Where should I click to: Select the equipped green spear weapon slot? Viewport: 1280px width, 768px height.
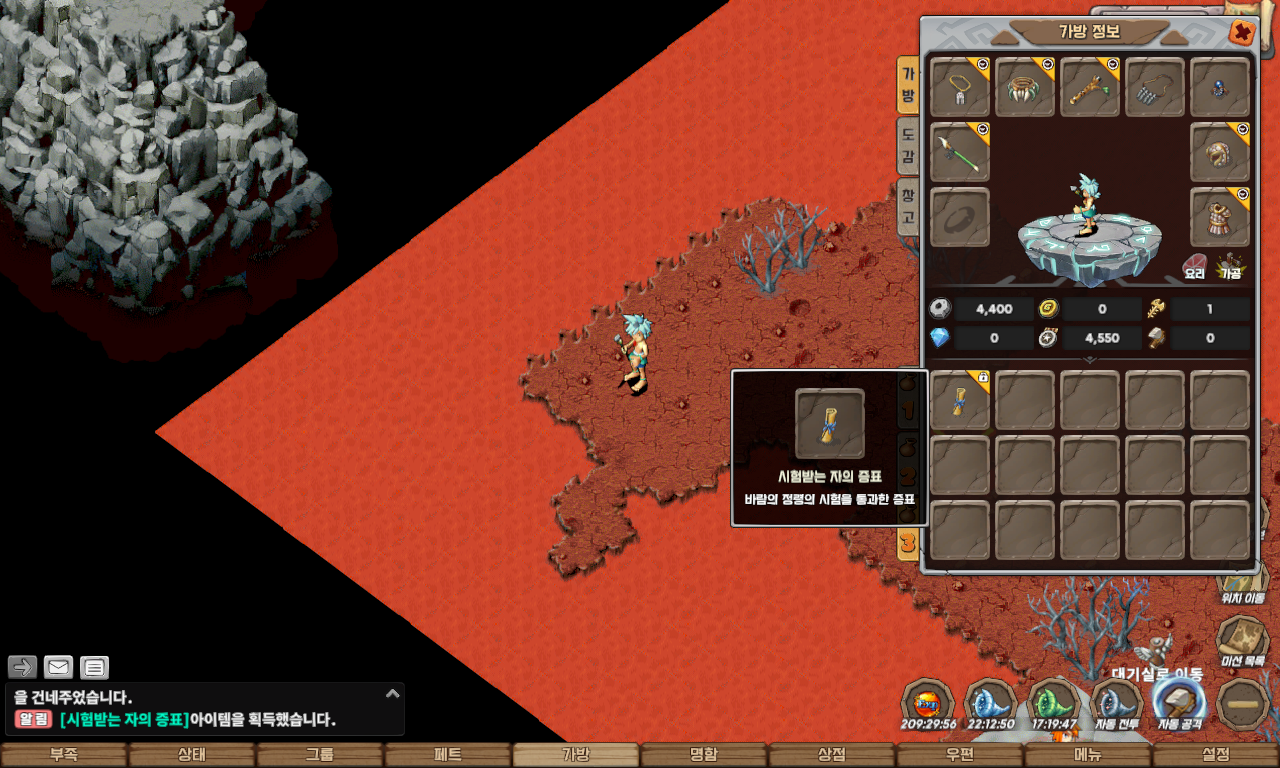point(960,152)
